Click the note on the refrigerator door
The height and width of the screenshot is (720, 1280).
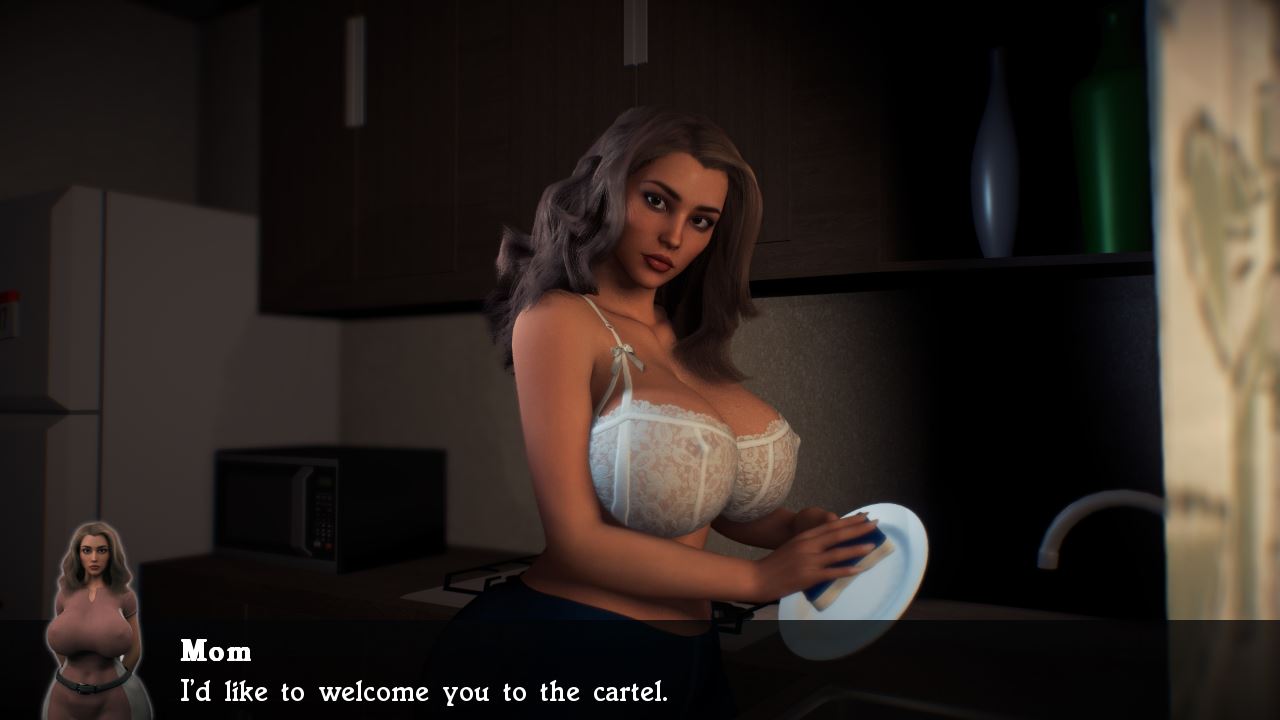point(14,310)
